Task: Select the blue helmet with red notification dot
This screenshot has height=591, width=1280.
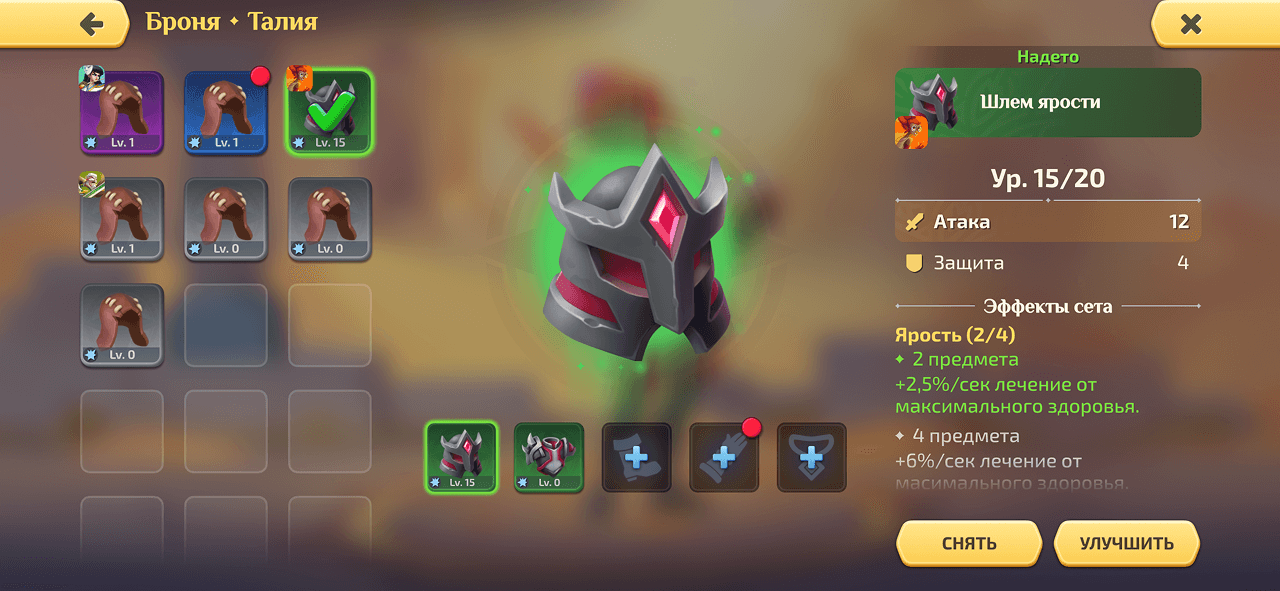Action: pos(226,112)
